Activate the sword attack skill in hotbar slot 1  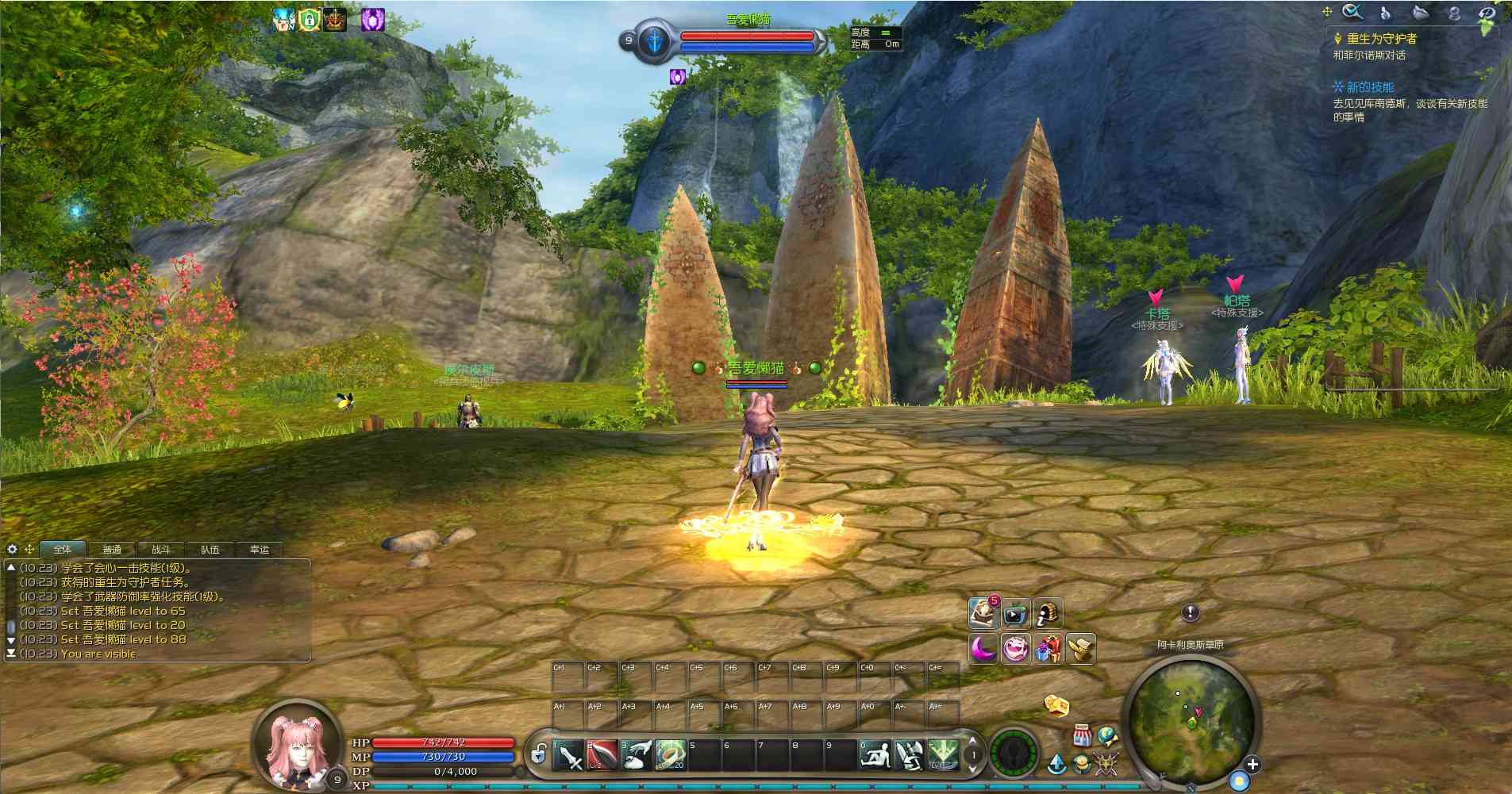[568, 755]
